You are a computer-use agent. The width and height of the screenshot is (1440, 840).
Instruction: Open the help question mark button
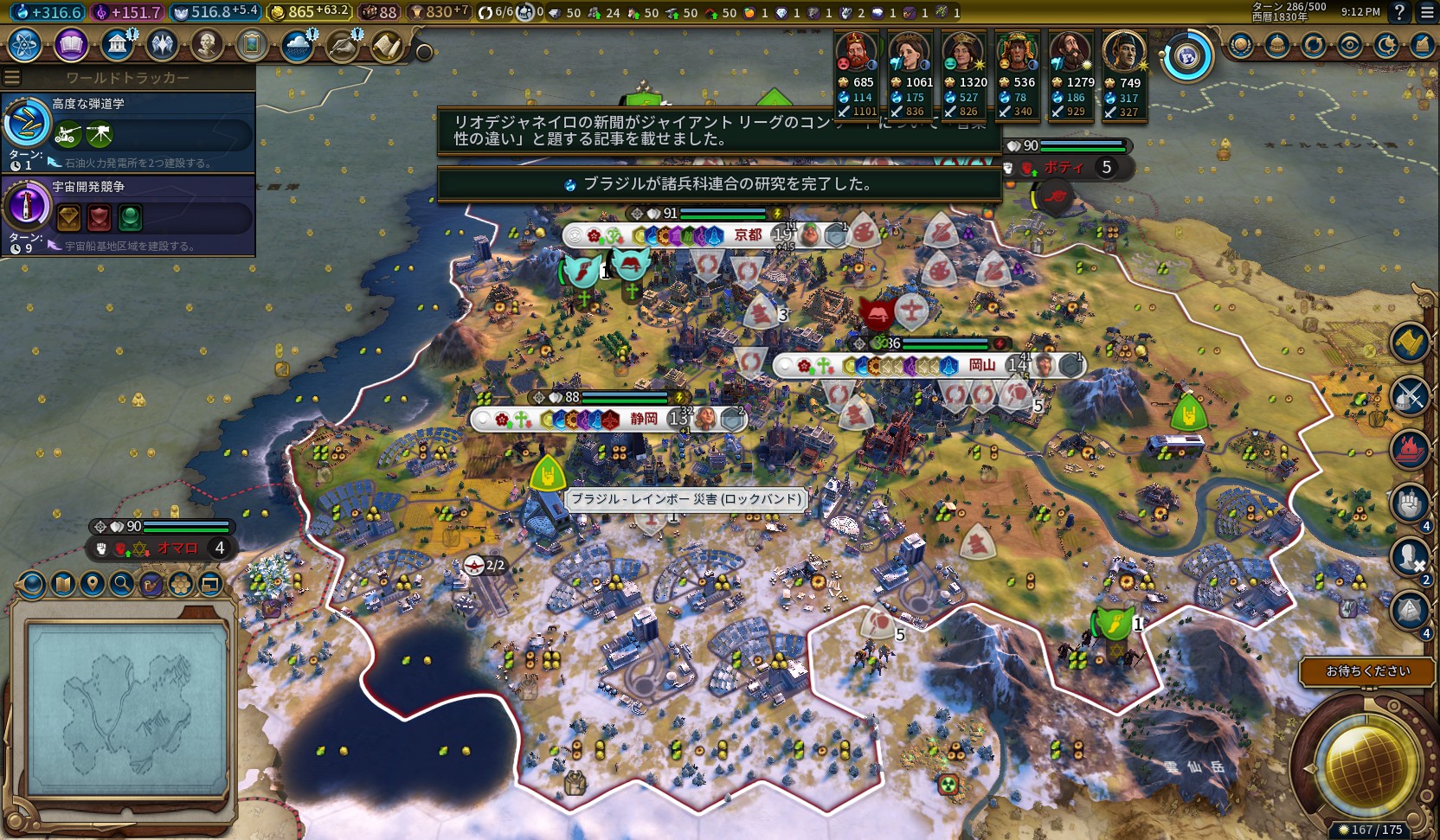click(x=1399, y=12)
